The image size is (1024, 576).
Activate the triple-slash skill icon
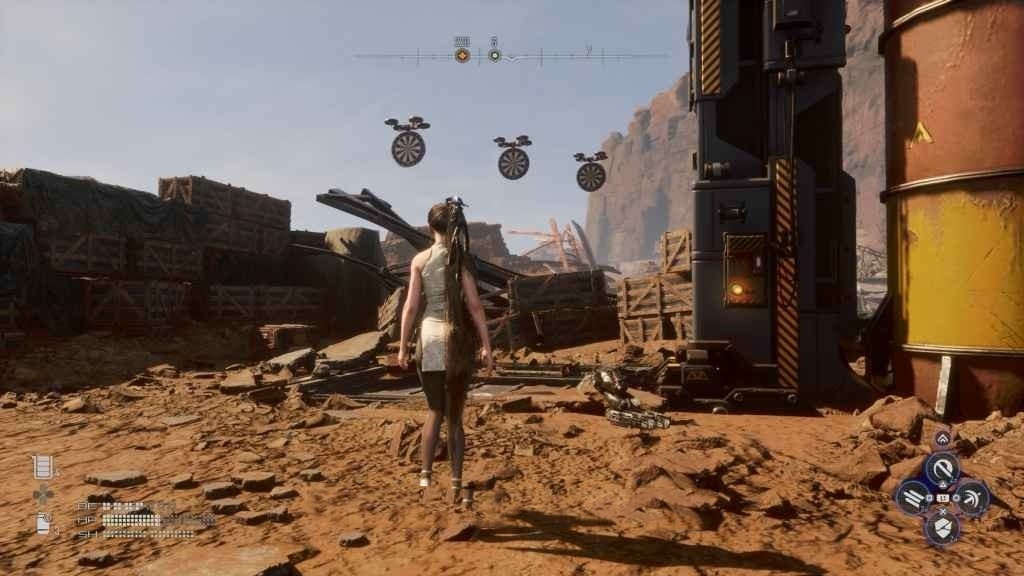coord(914,497)
